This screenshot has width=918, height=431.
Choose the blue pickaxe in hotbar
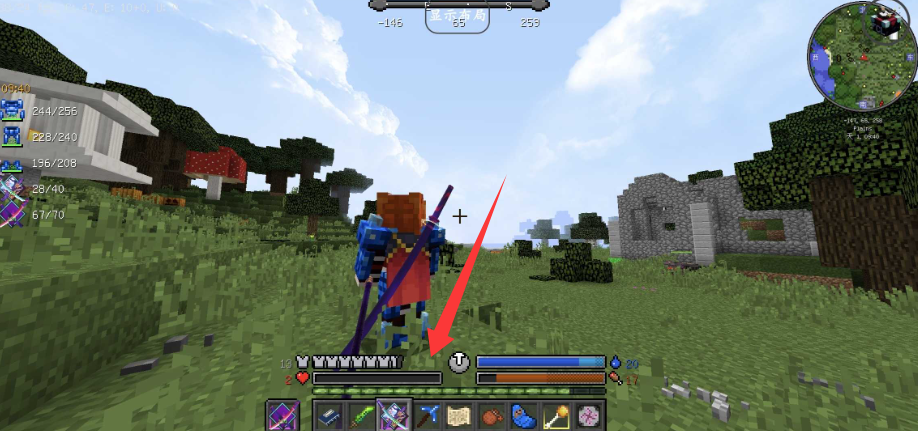[x=431, y=415]
